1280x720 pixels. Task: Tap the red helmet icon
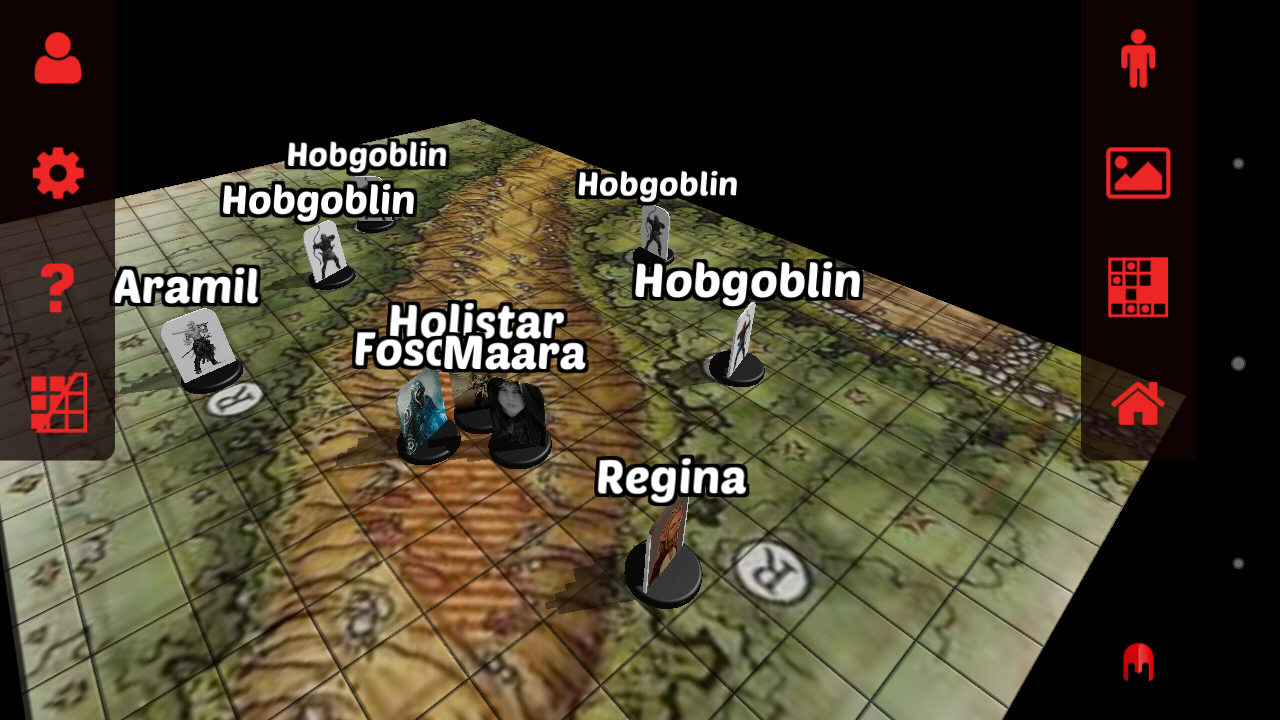point(1138,661)
